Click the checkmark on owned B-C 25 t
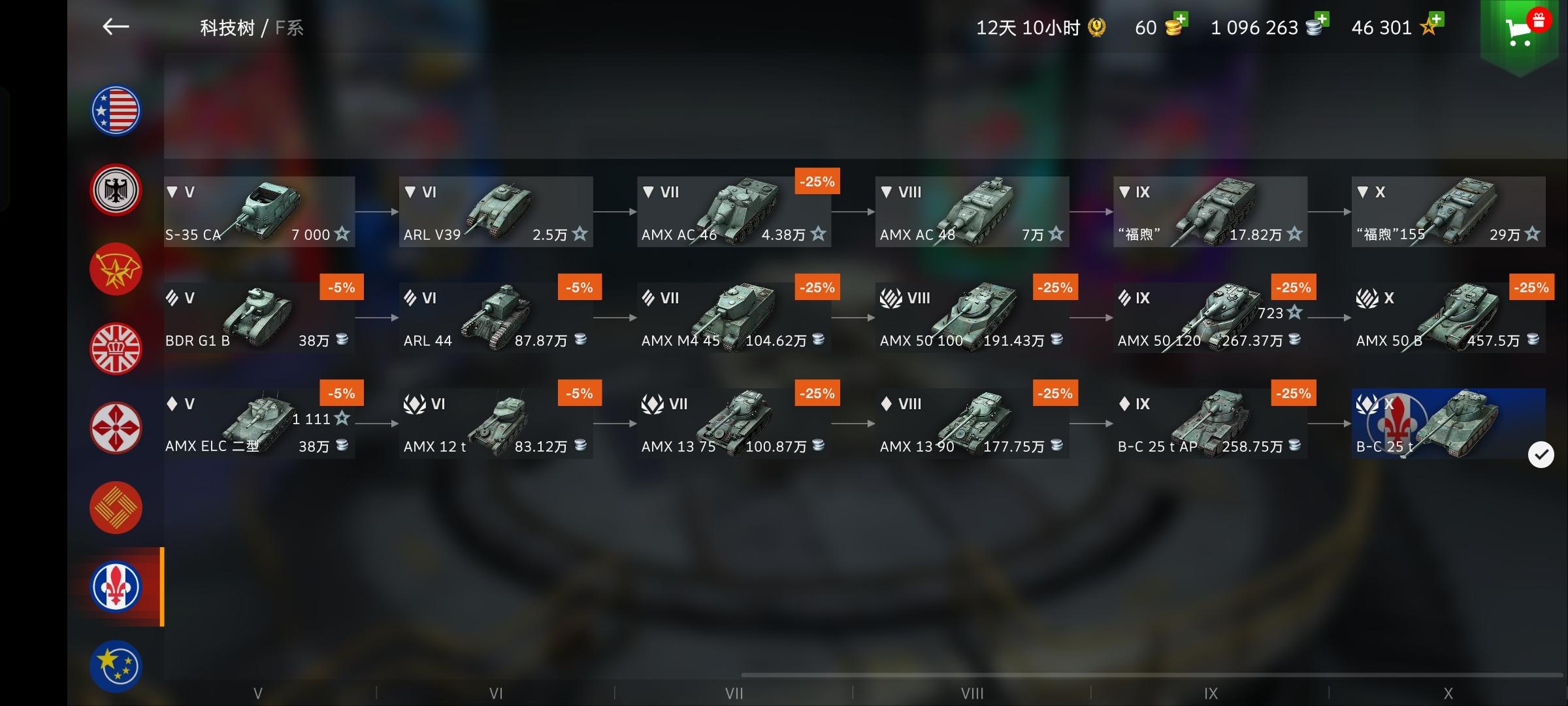The height and width of the screenshot is (706, 1568). point(1541,454)
